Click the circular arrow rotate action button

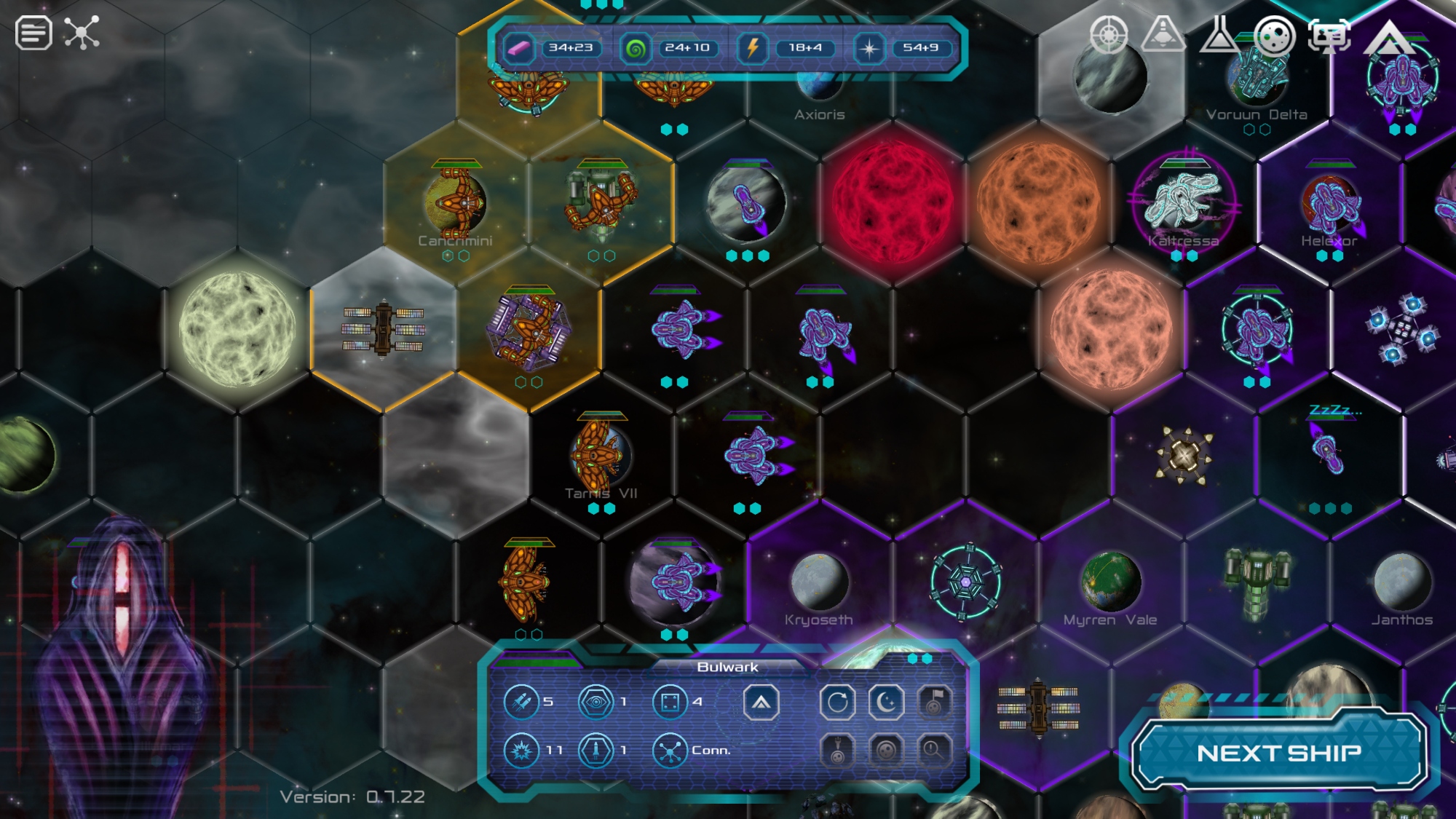837,703
